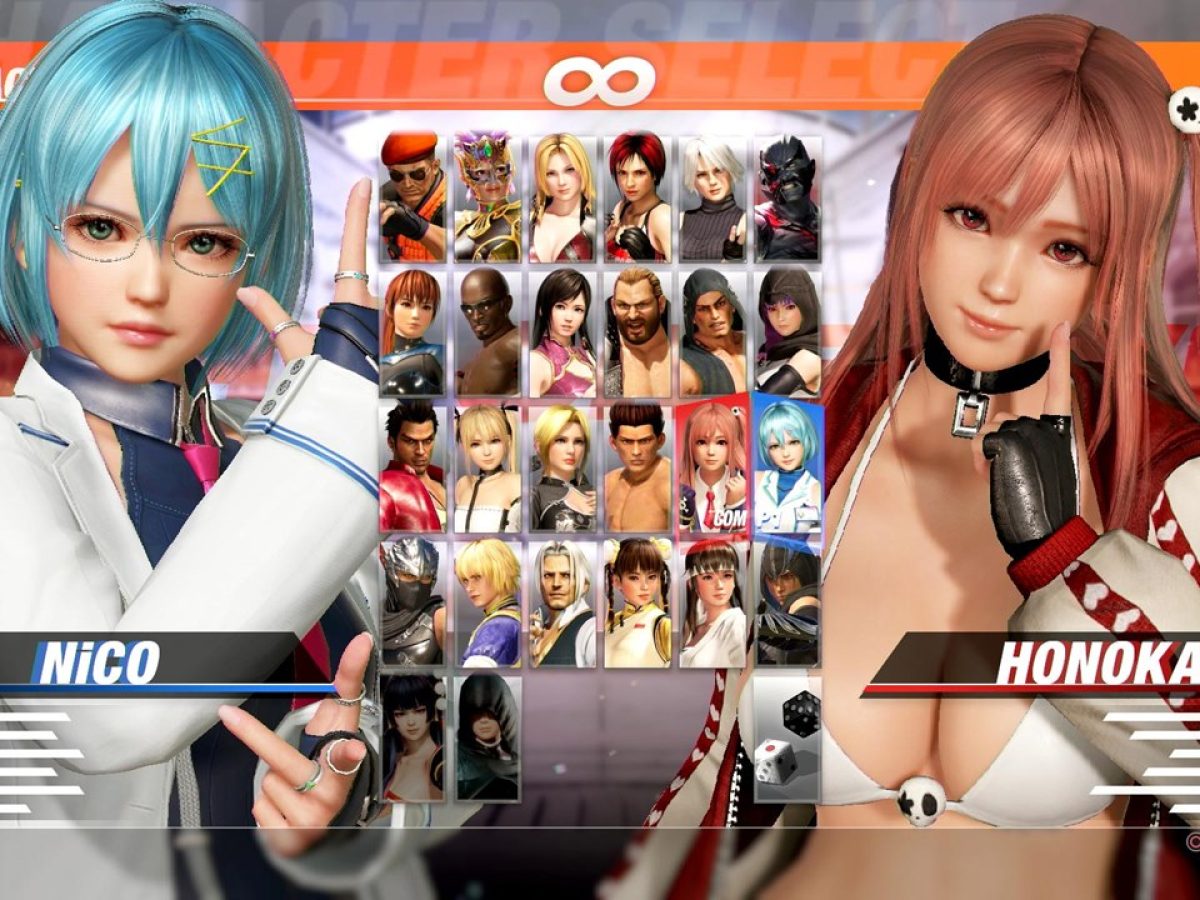Choose the bald fighter wearing sunglasses
1200x900 pixels.
[x=487, y=332]
